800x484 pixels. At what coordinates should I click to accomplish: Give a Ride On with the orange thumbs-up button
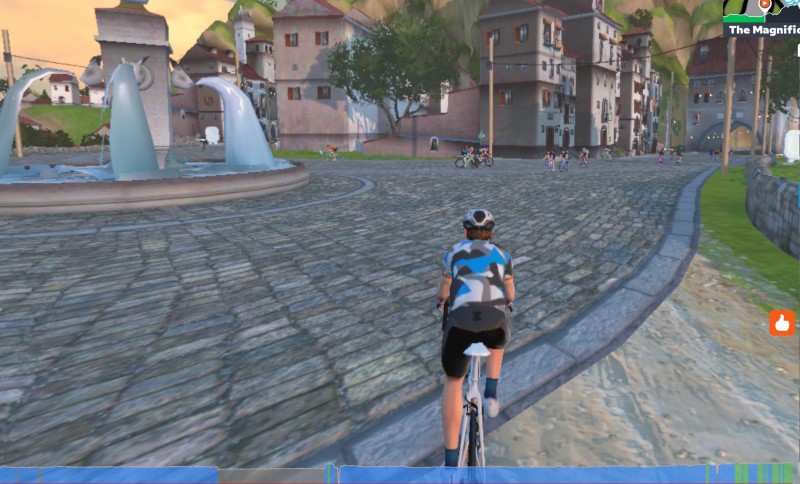tap(782, 322)
